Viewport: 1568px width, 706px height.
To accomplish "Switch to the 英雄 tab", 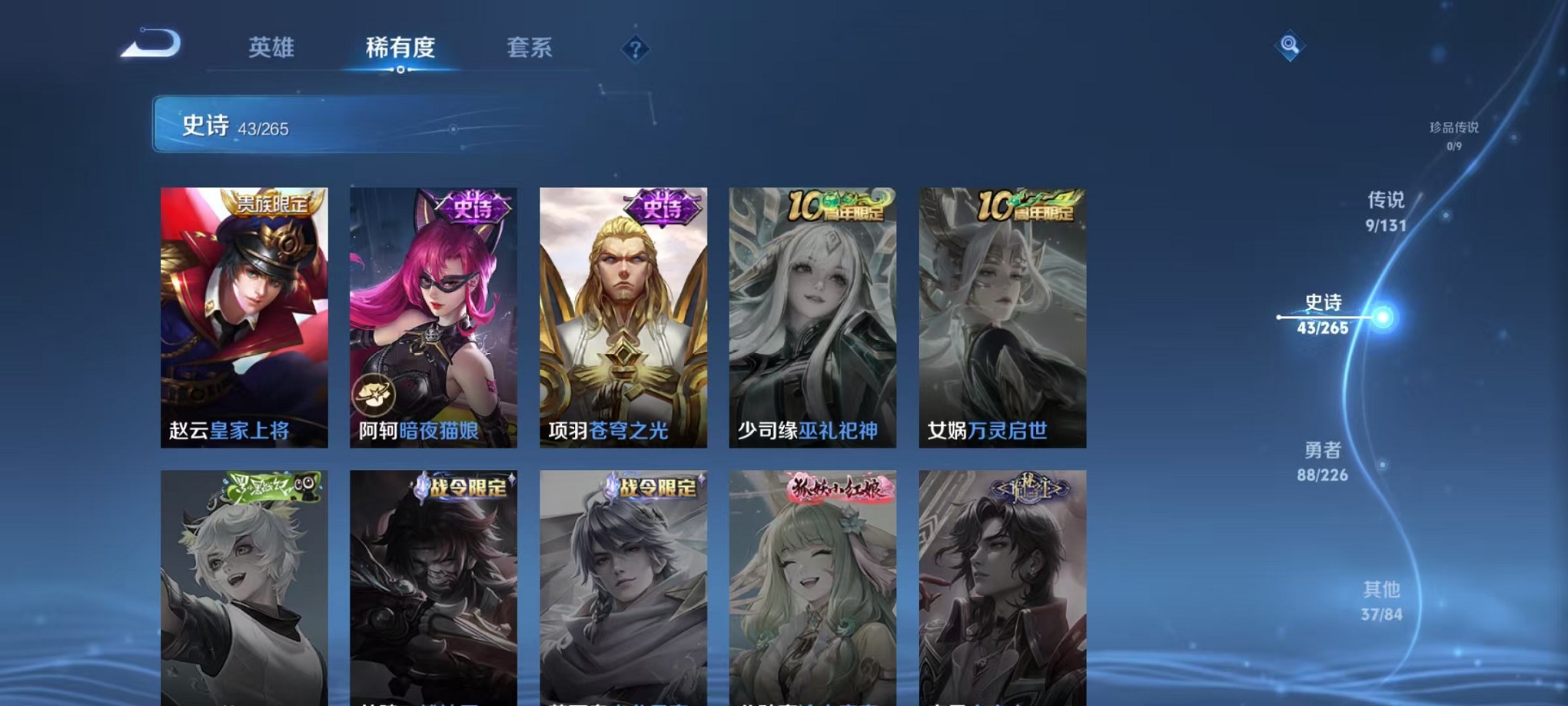I will pos(271,48).
